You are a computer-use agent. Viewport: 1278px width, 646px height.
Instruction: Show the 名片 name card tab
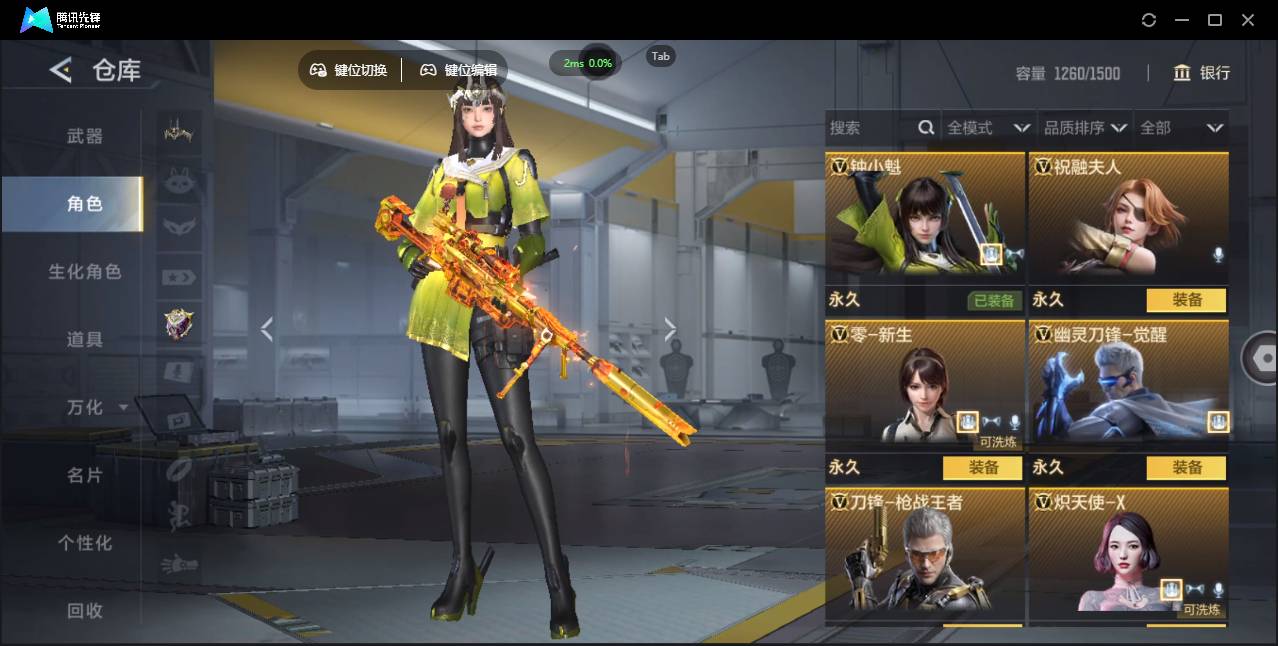click(x=85, y=475)
